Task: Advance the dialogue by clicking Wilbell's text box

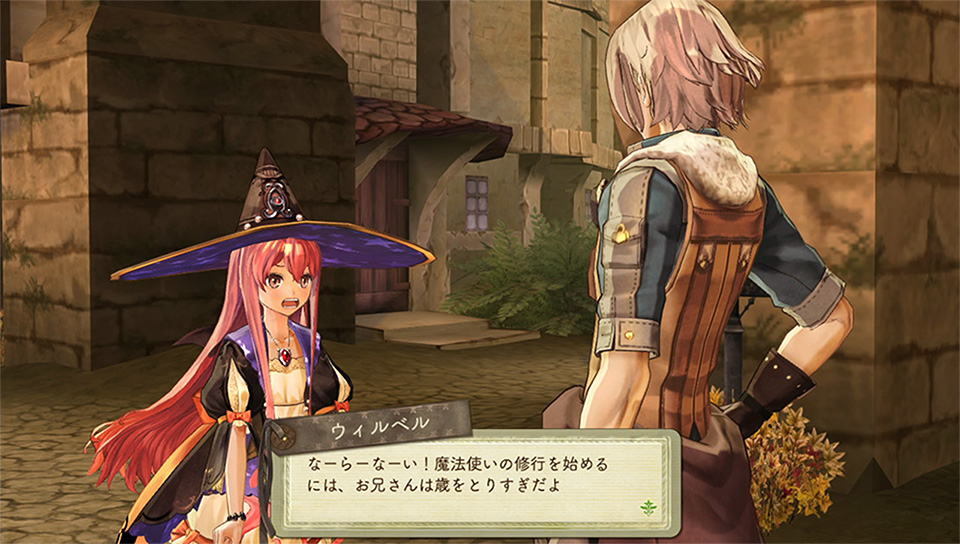Action: point(470,478)
